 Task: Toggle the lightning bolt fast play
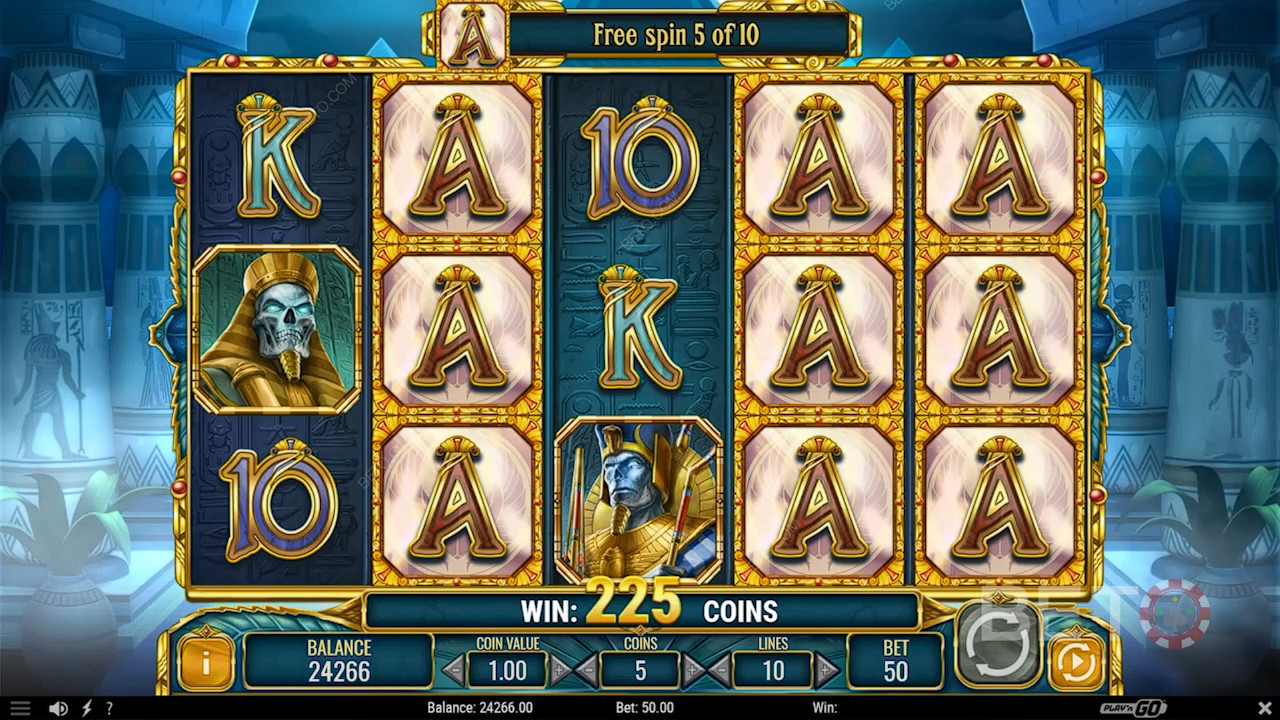click(87, 708)
